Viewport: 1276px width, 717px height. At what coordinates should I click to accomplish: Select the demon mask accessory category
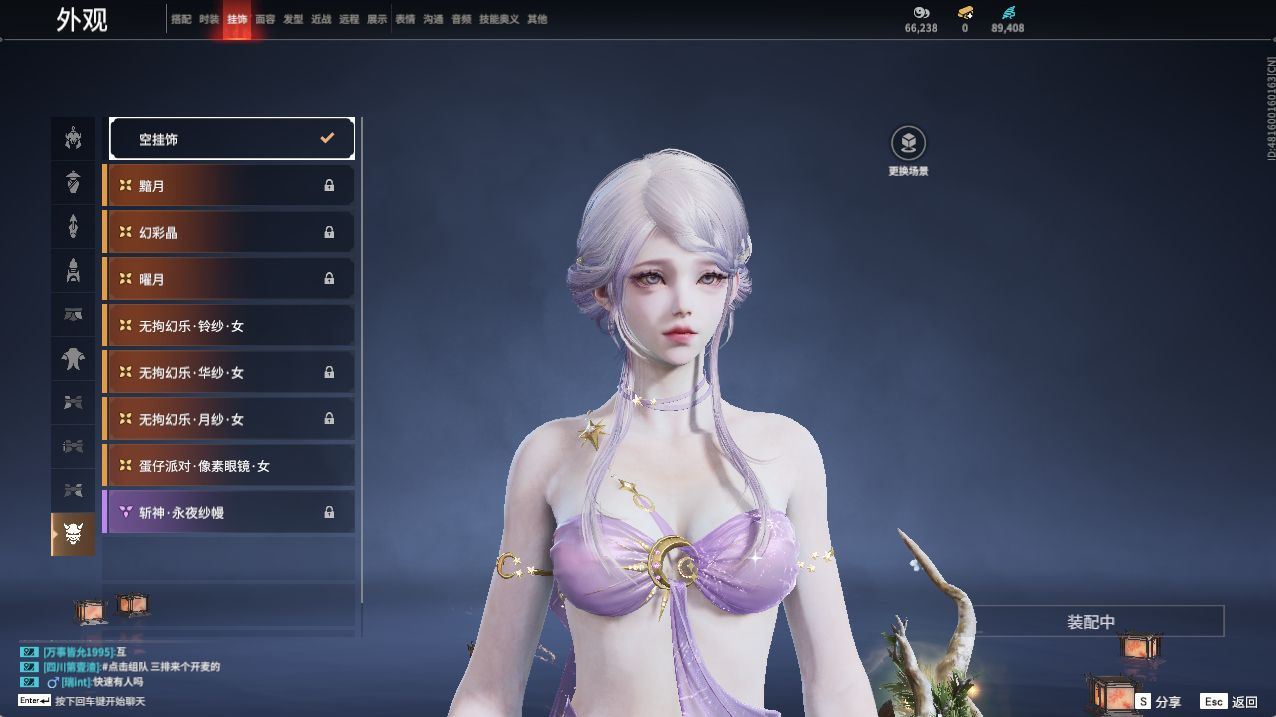coord(73,535)
